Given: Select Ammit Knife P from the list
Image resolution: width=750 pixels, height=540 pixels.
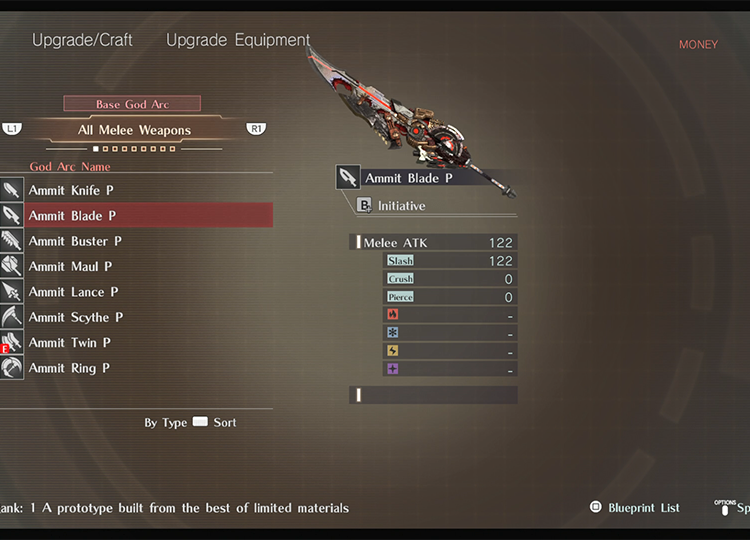Looking at the screenshot, I should [x=72, y=190].
